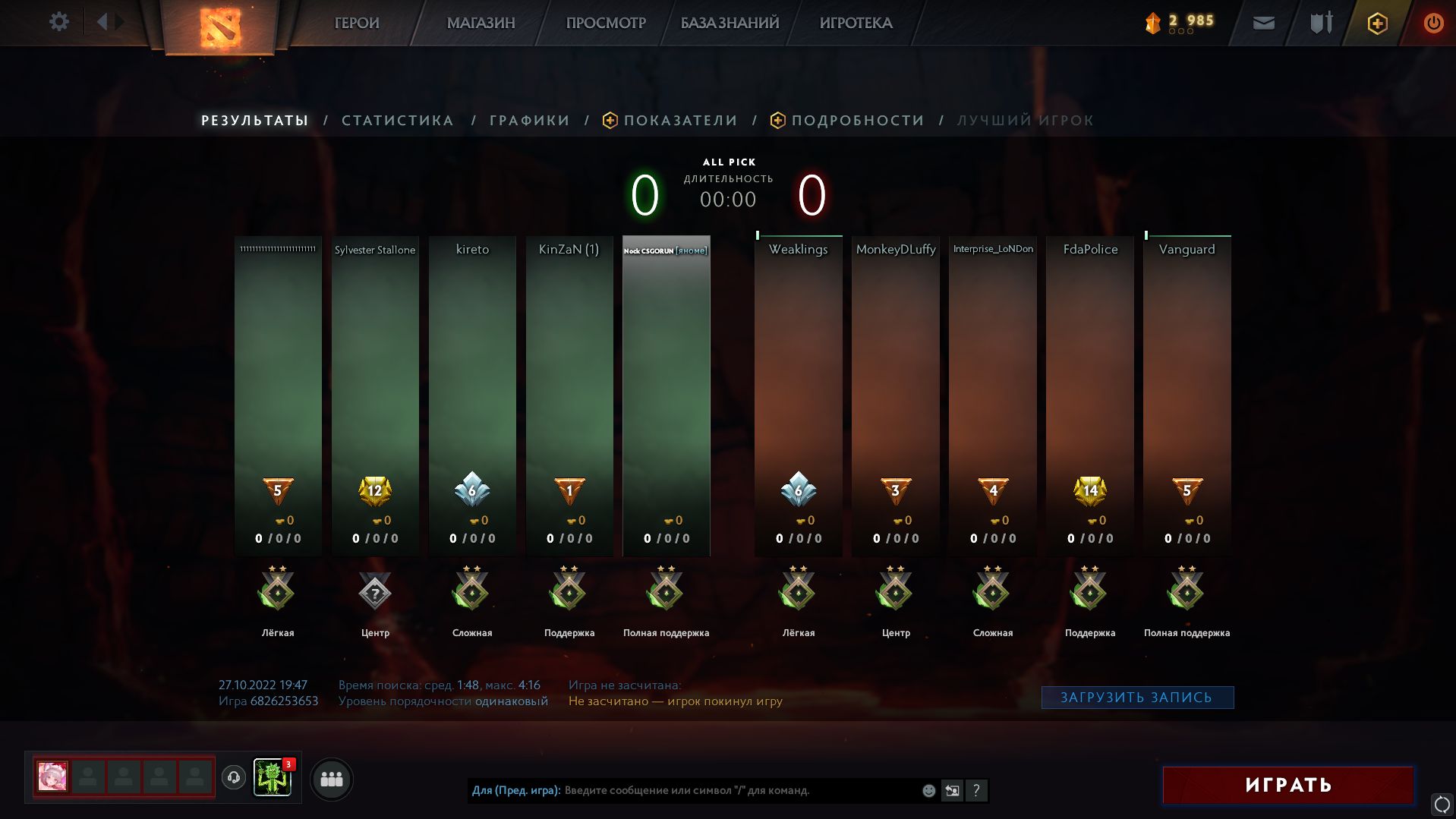The height and width of the screenshot is (819, 1456).
Task: Open the emoji picker in chat
Action: point(928,790)
